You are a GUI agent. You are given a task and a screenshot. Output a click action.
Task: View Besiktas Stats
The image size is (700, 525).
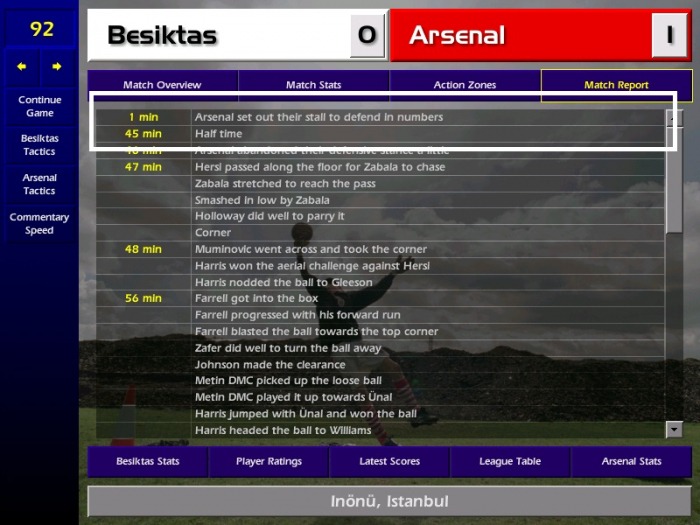coord(148,462)
